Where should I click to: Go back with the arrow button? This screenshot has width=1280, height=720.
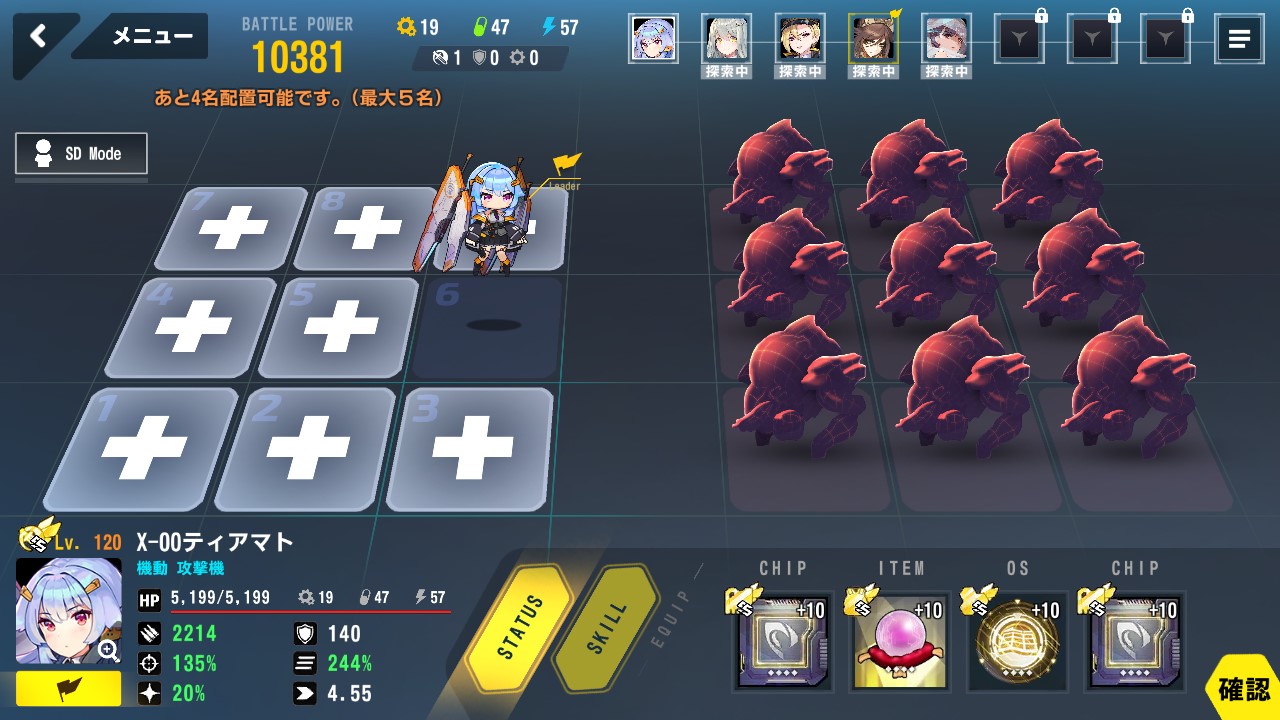coord(38,37)
